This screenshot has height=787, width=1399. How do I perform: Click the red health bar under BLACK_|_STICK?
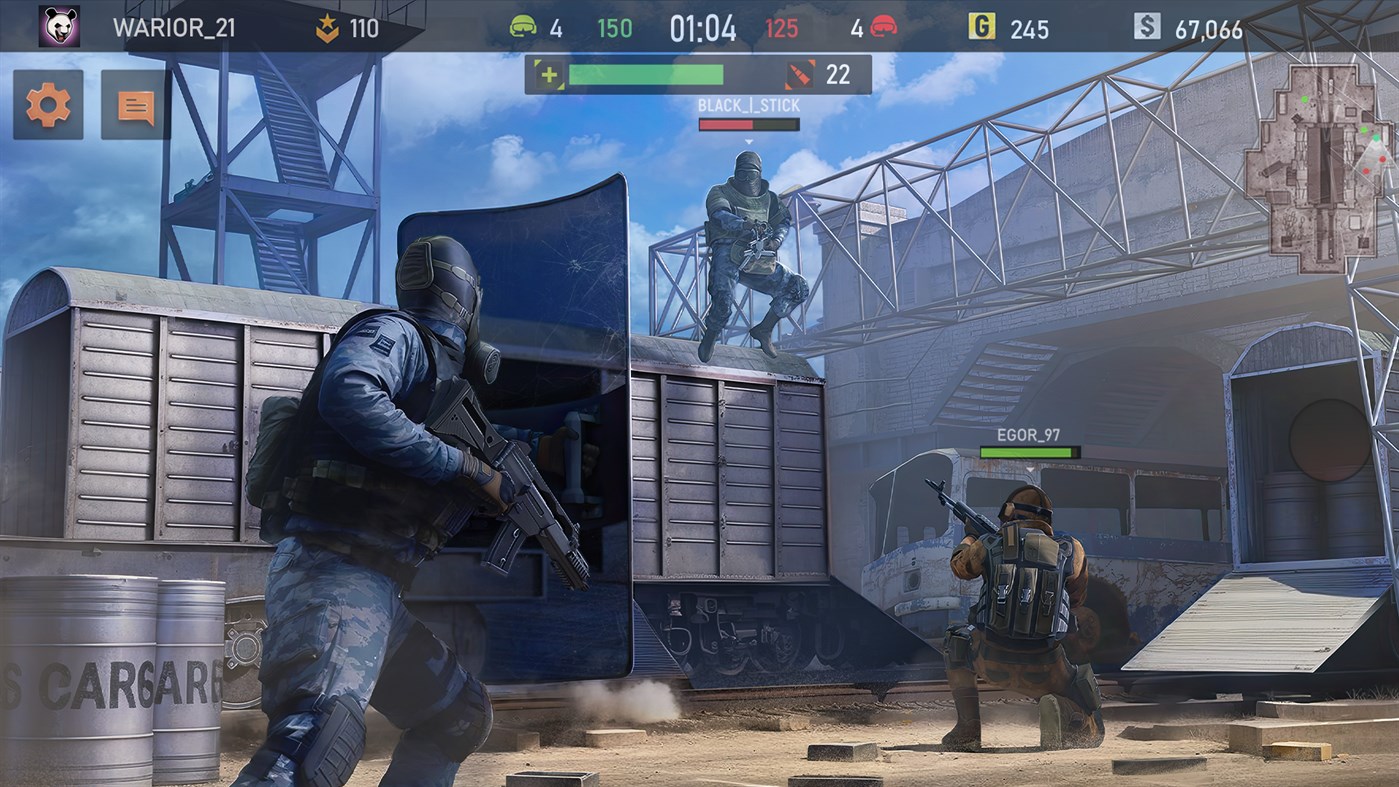[747, 123]
